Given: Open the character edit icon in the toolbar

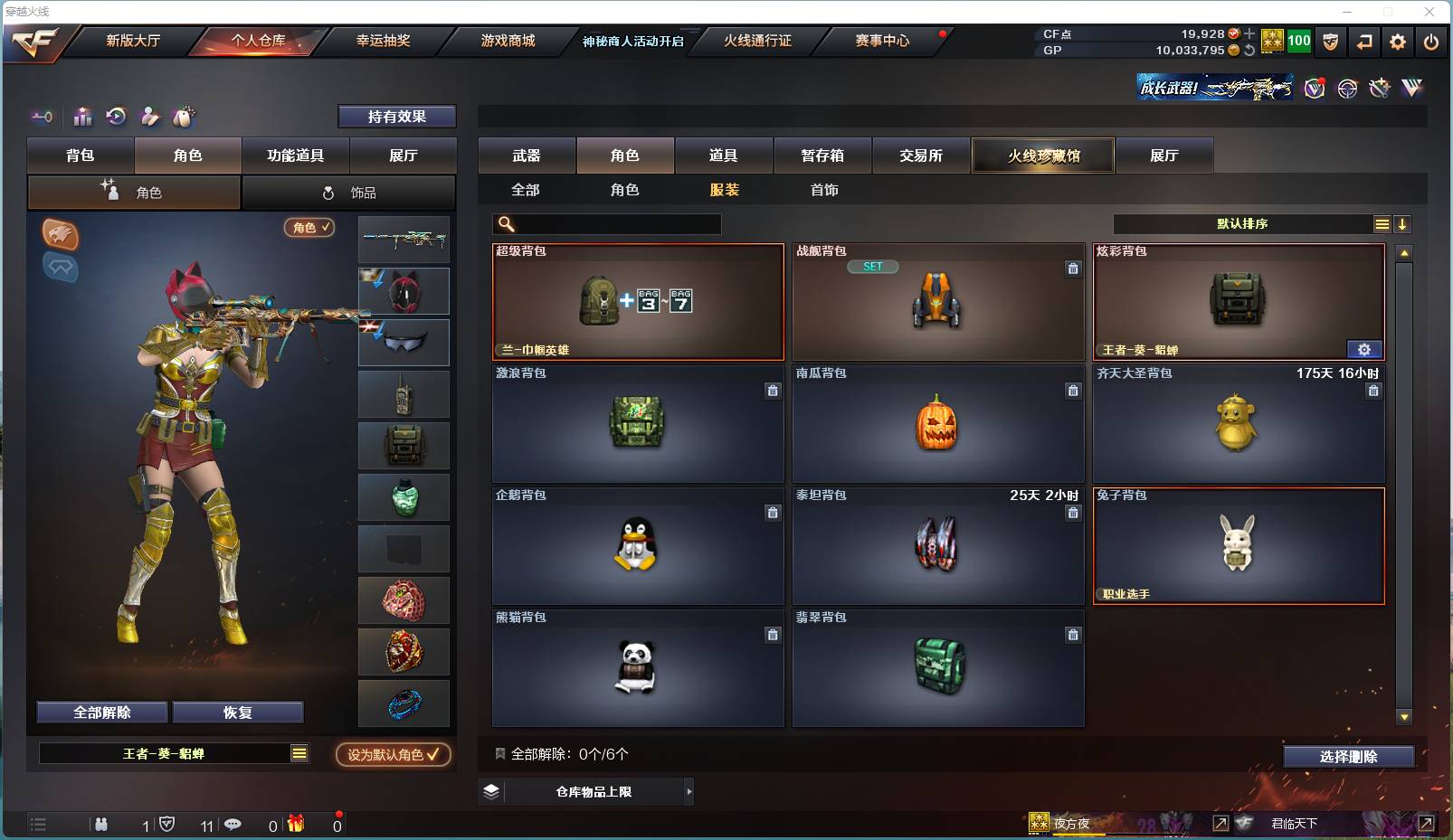Looking at the screenshot, I should [x=149, y=117].
